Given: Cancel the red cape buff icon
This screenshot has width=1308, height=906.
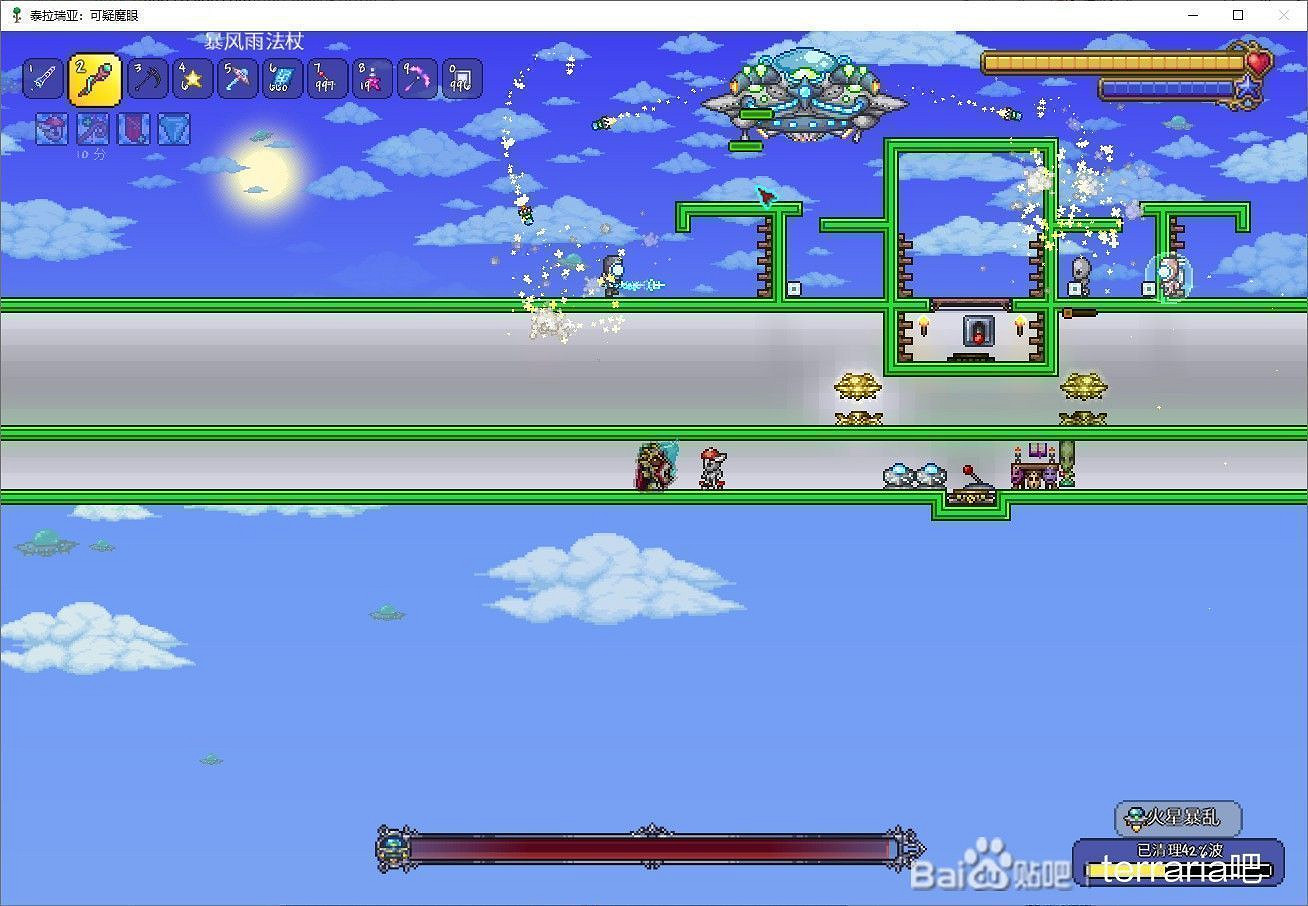Looking at the screenshot, I should [x=133, y=128].
